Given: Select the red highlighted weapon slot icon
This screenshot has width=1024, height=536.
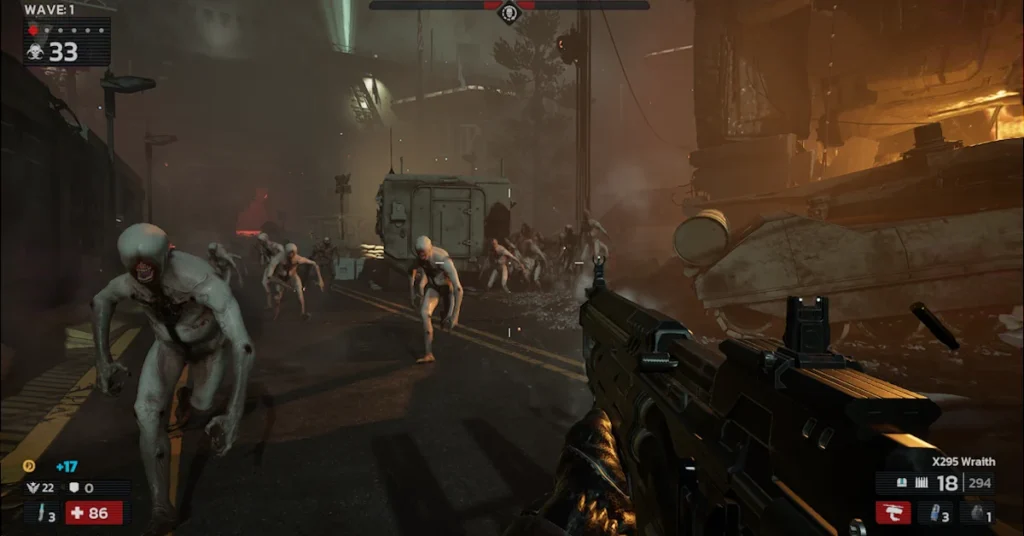Looking at the screenshot, I should 893,513.
